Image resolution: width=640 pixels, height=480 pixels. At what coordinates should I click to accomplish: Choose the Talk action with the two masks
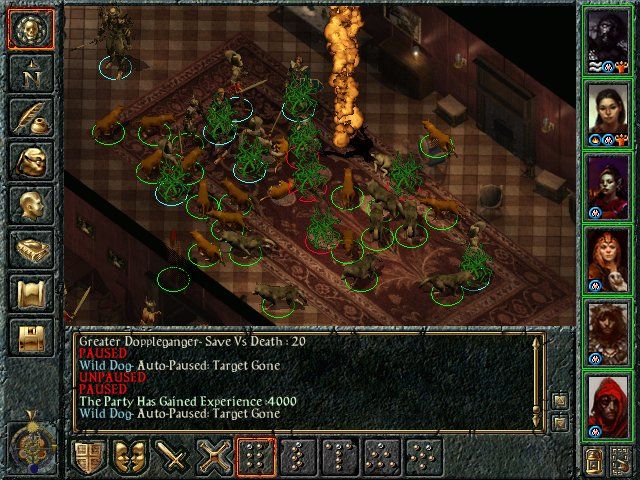(131, 456)
